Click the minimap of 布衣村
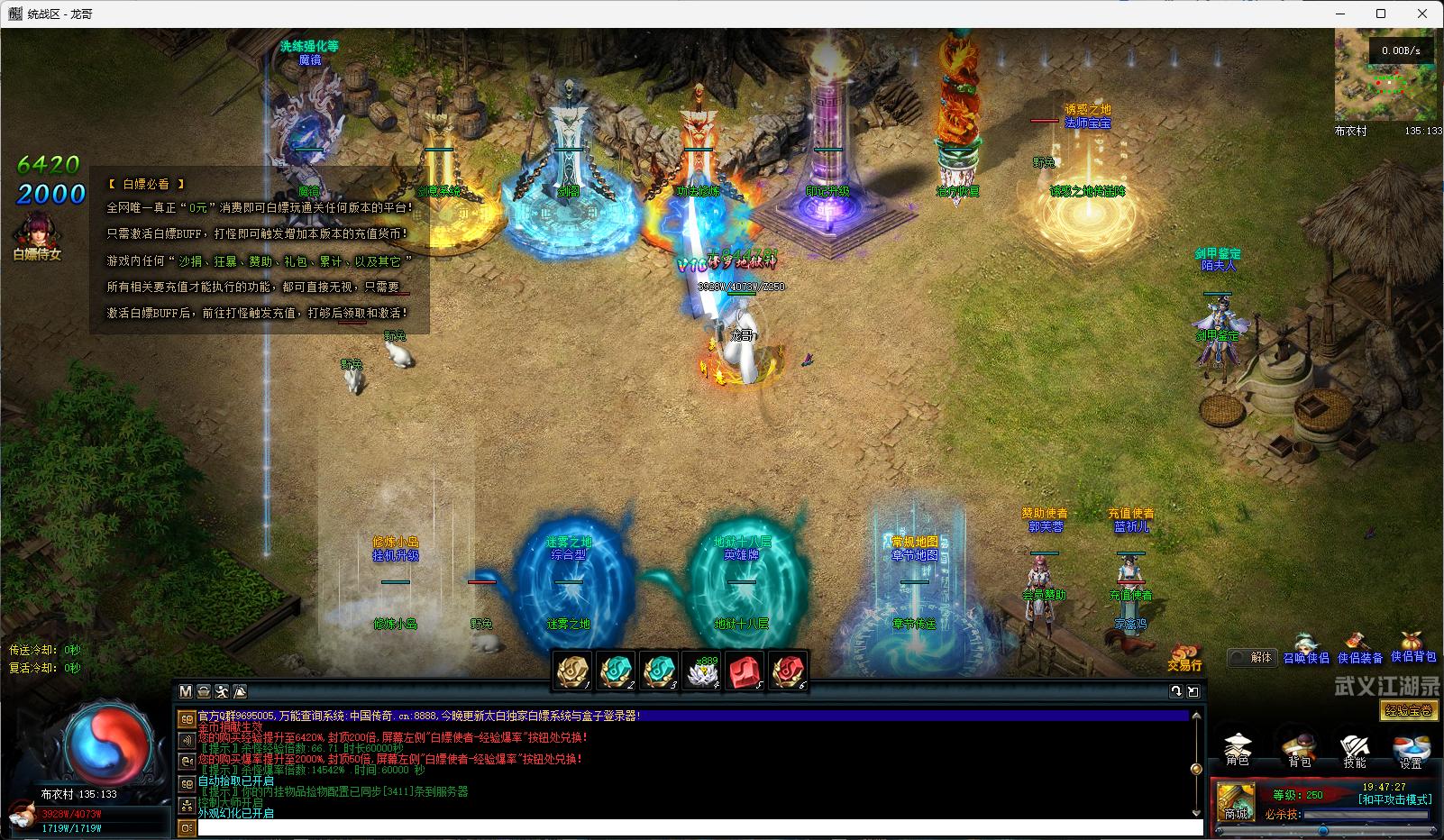Screen dimensions: 1444x840 point(1388,76)
